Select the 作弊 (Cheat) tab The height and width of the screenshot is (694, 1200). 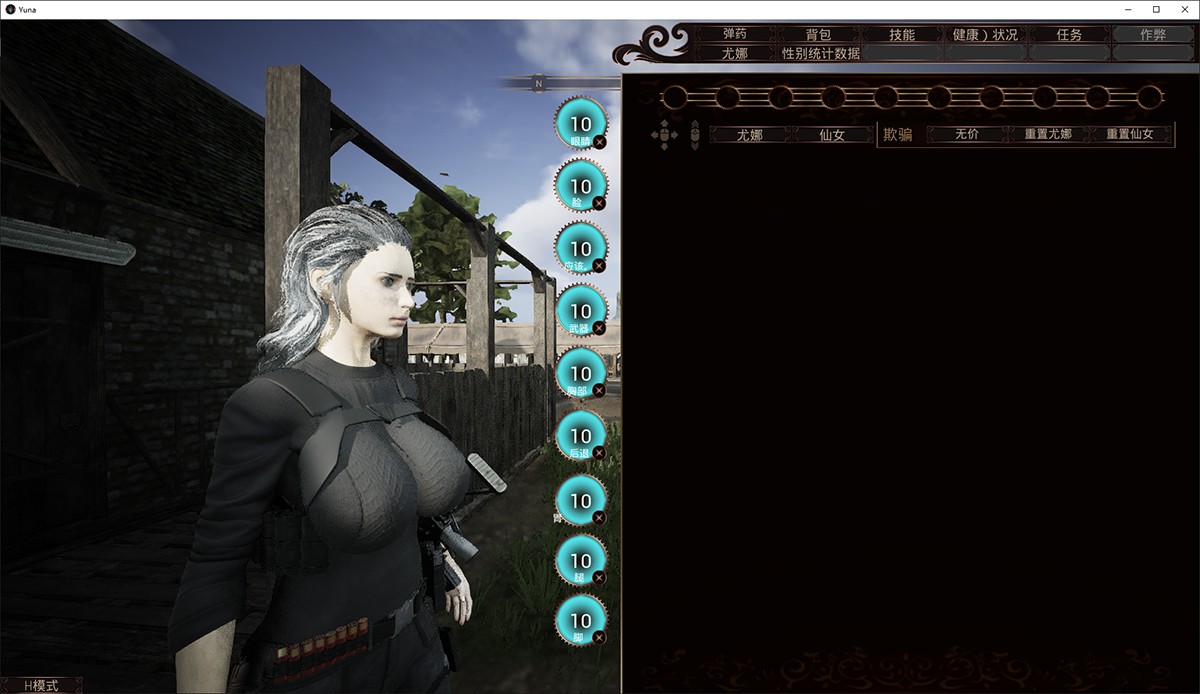[x=1153, y=34]
